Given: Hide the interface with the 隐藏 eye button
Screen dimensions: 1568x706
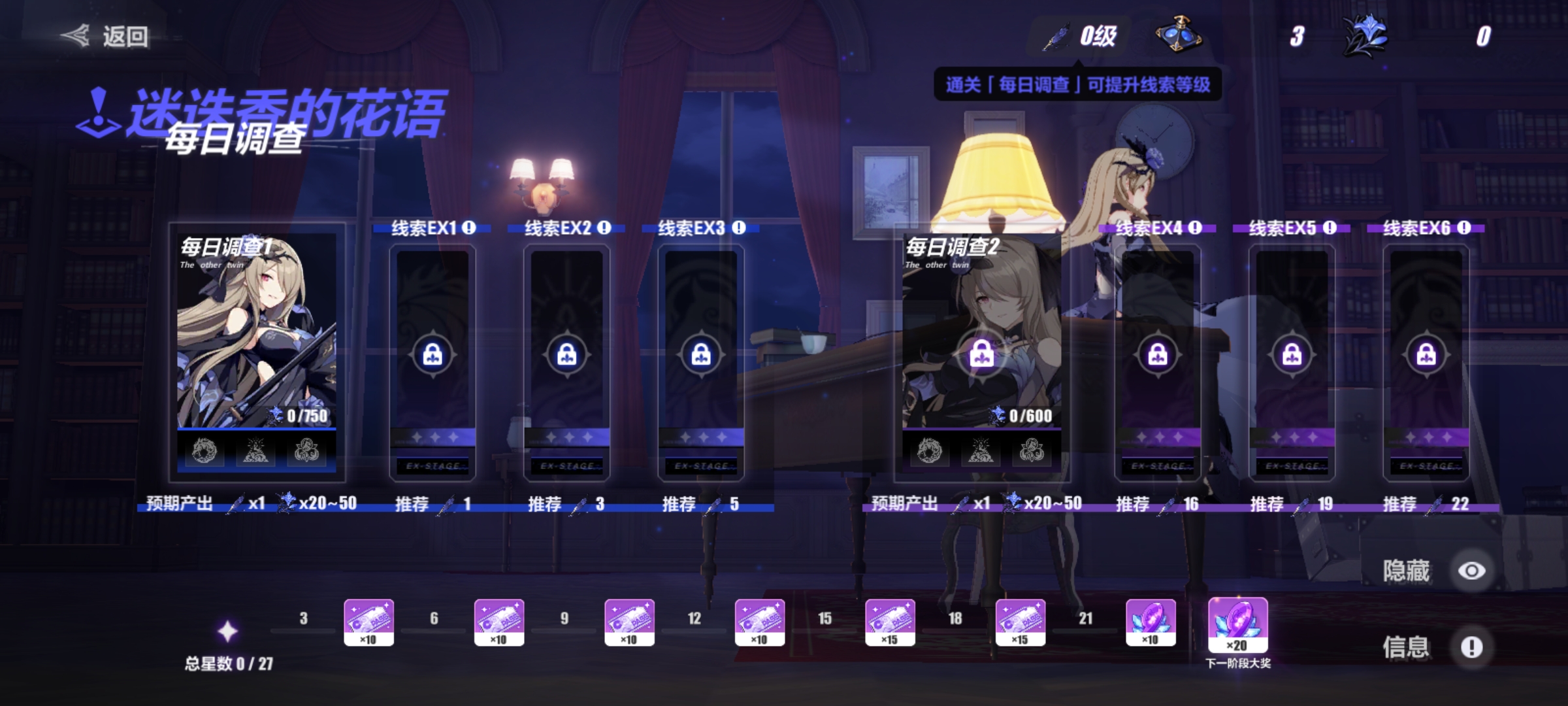Looking at the screenshot, I should (x=1471, y=571).
